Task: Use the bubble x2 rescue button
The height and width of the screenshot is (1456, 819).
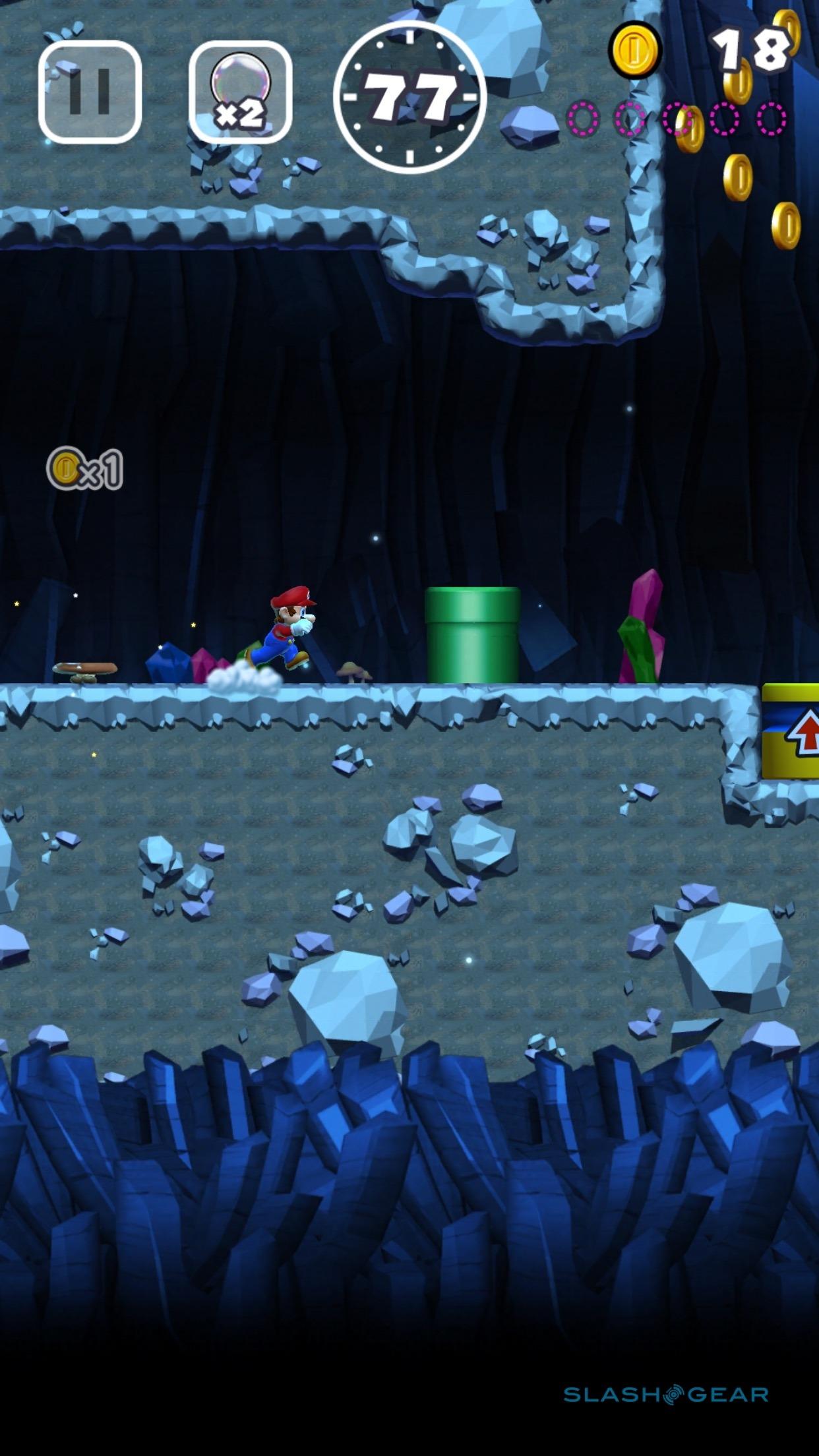Action: pyautogui.click(x=240, y=92)
